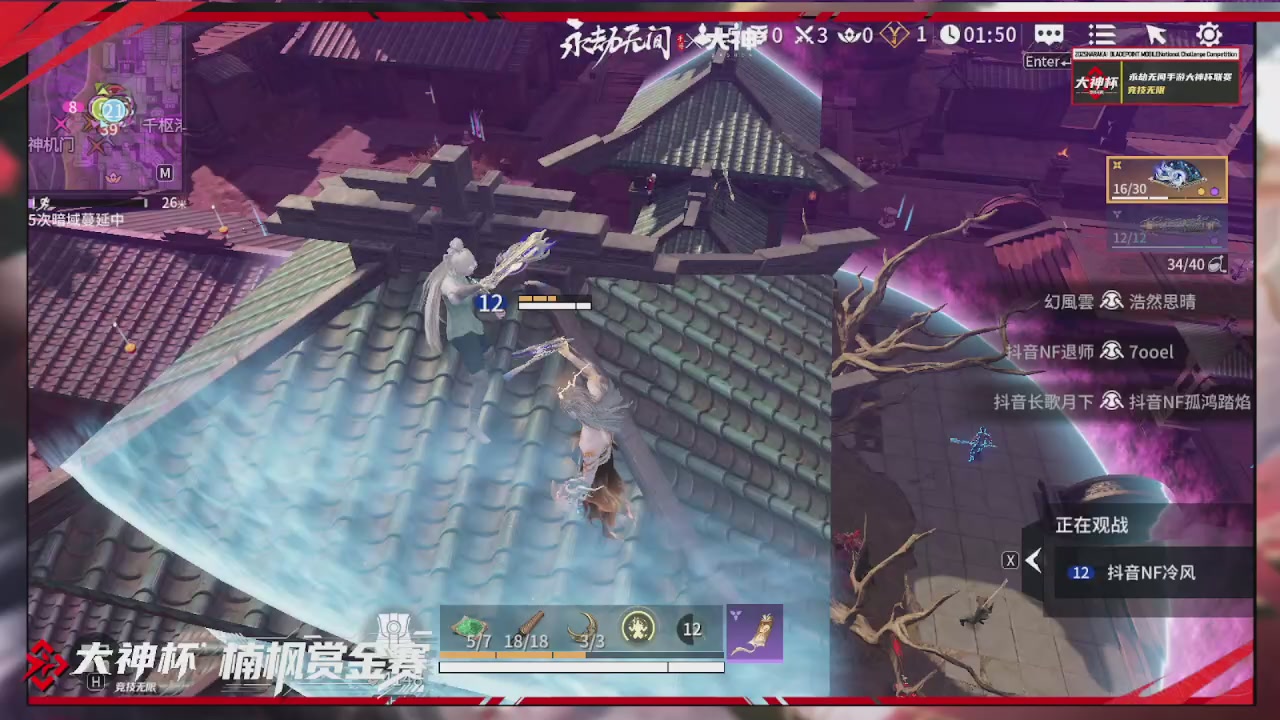Click the purple gem toggle on the fan weapon
The height and width of the screenshot is (720, 1280).
pyautogui.click(x=1215, y=191)
